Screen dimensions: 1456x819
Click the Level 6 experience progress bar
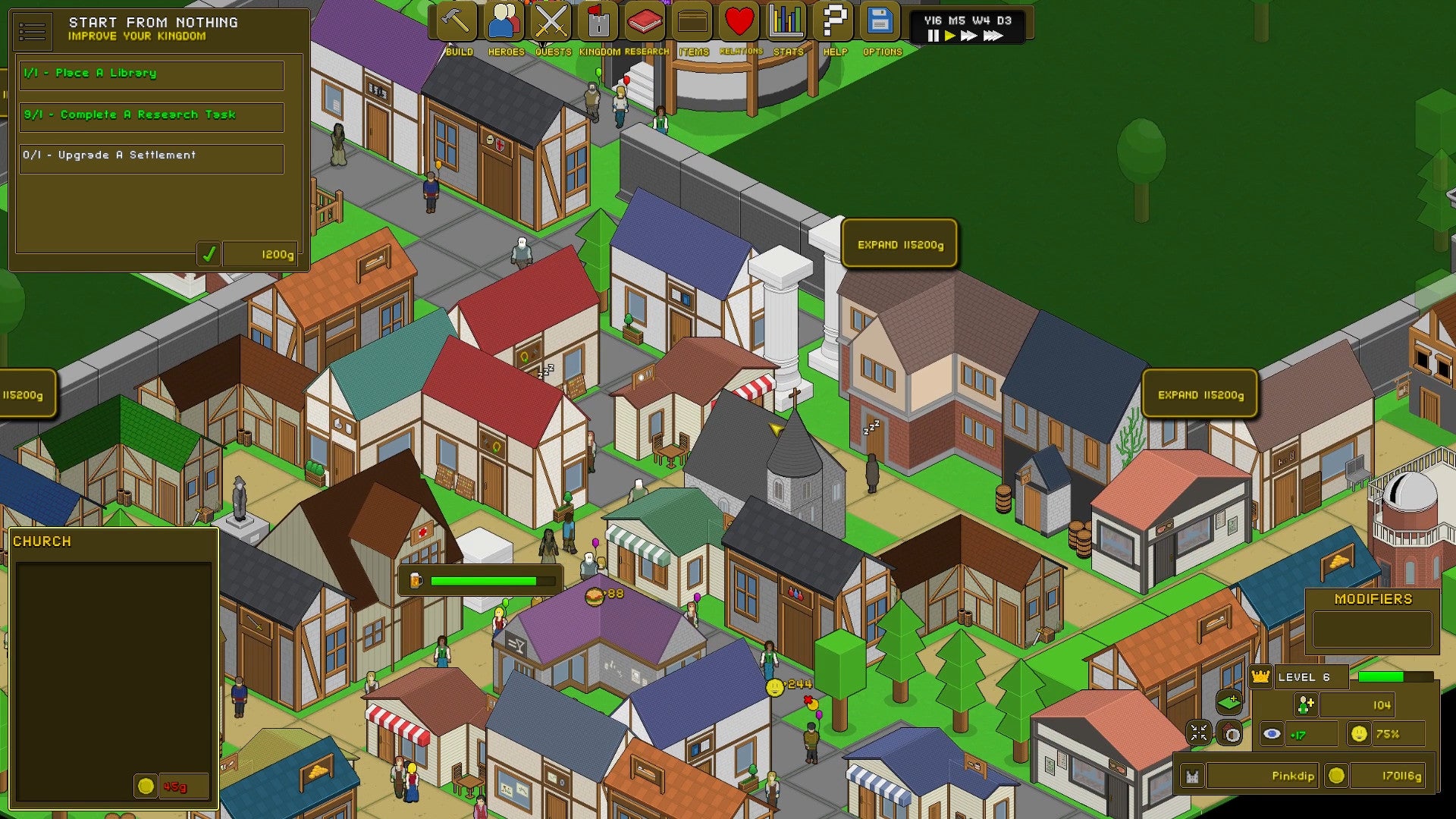tap(1398, 677)
